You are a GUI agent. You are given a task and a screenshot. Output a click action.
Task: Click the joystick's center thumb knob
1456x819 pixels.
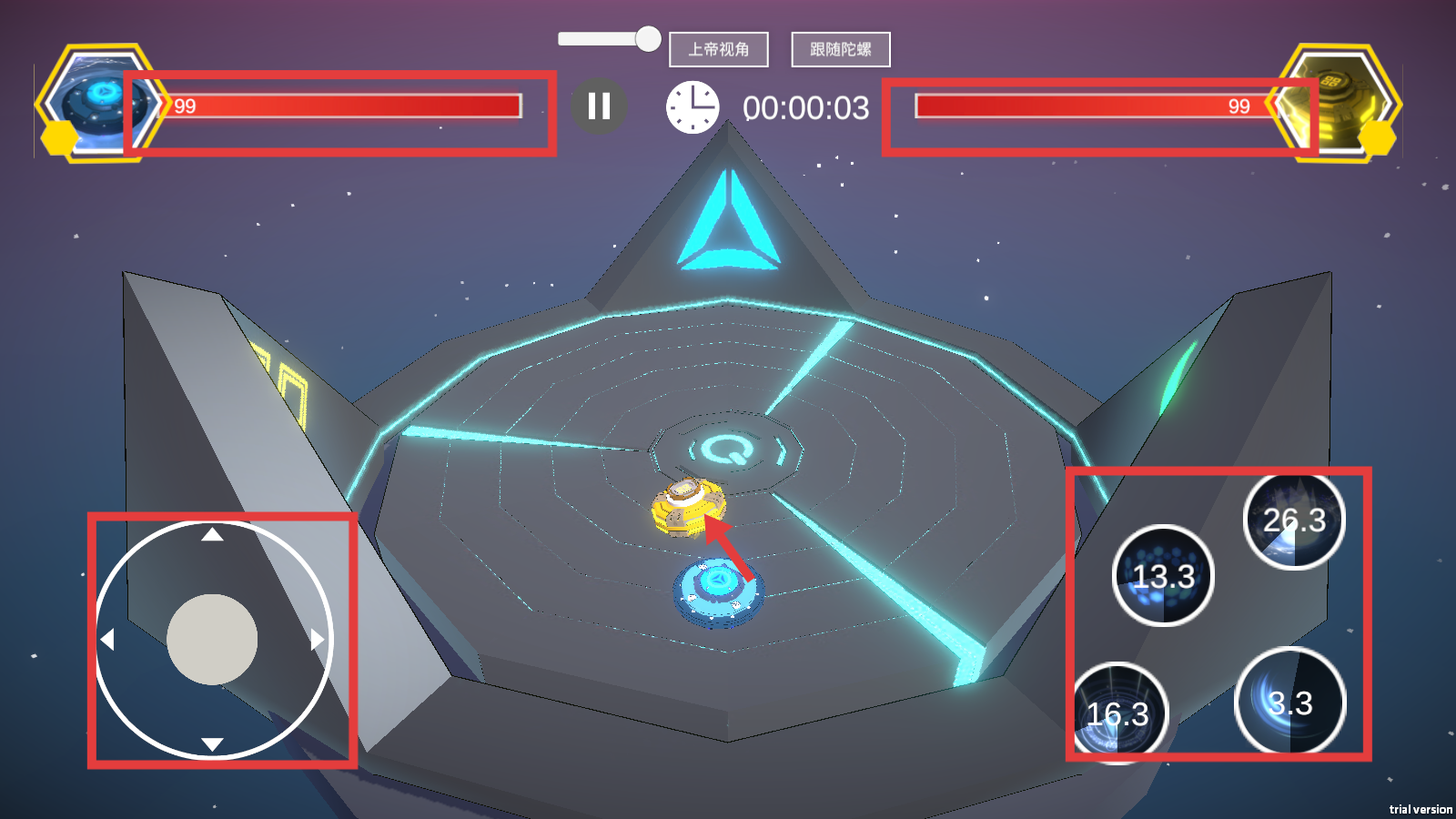pyautogui.click(x=212, y=640)
